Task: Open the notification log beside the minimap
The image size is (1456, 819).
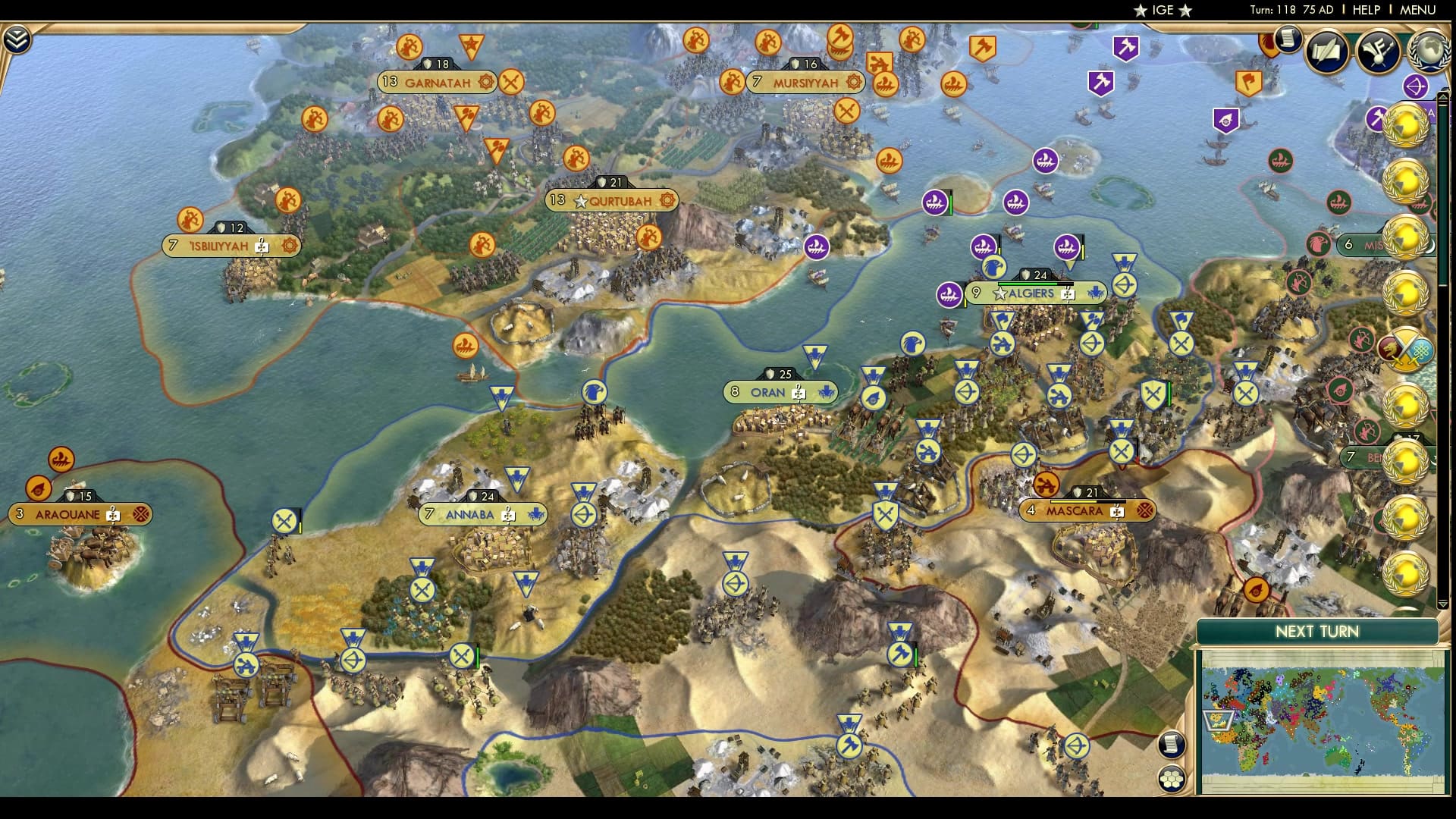Action: 1172,745
